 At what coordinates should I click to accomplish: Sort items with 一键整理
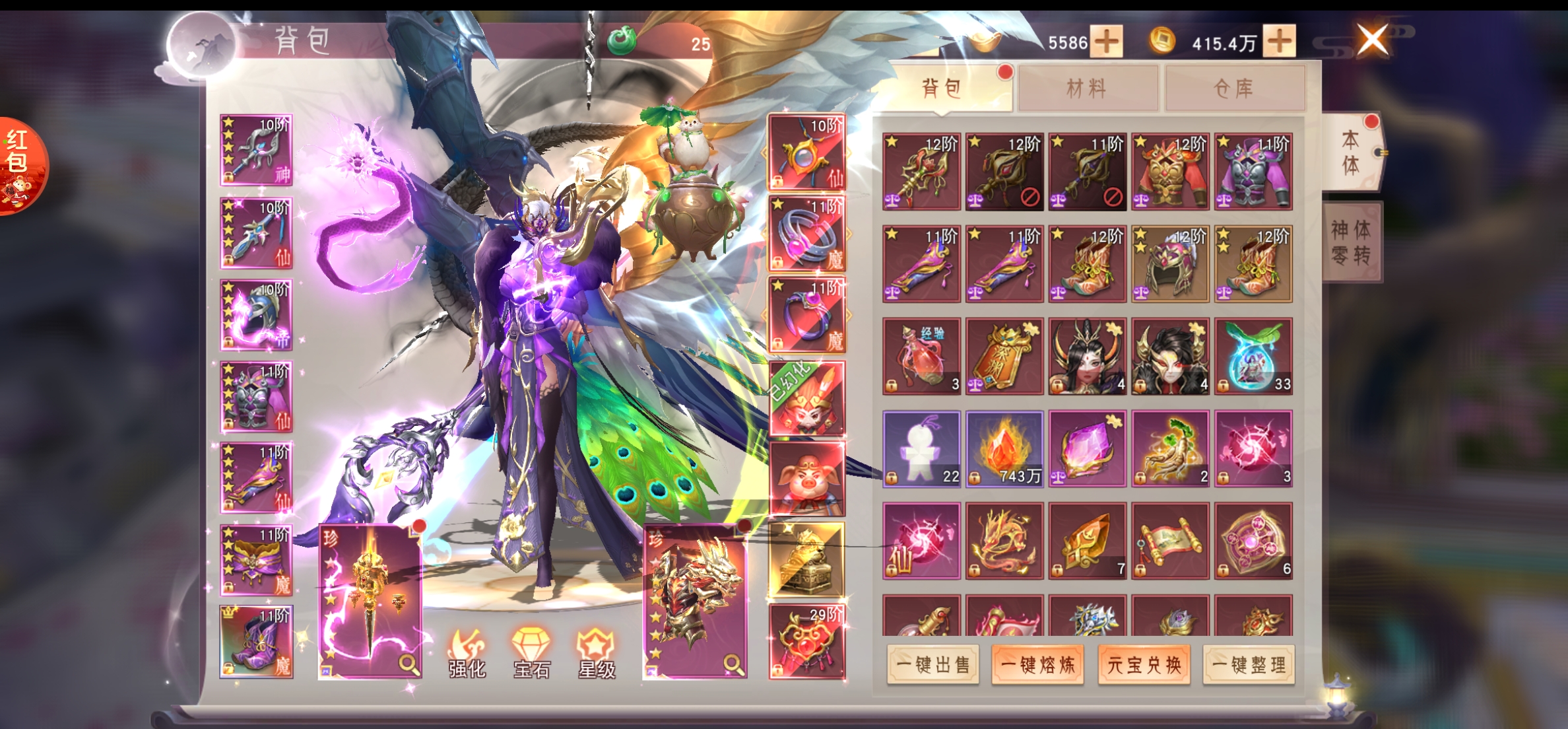pyautogui.click(x=1249, y=665)
